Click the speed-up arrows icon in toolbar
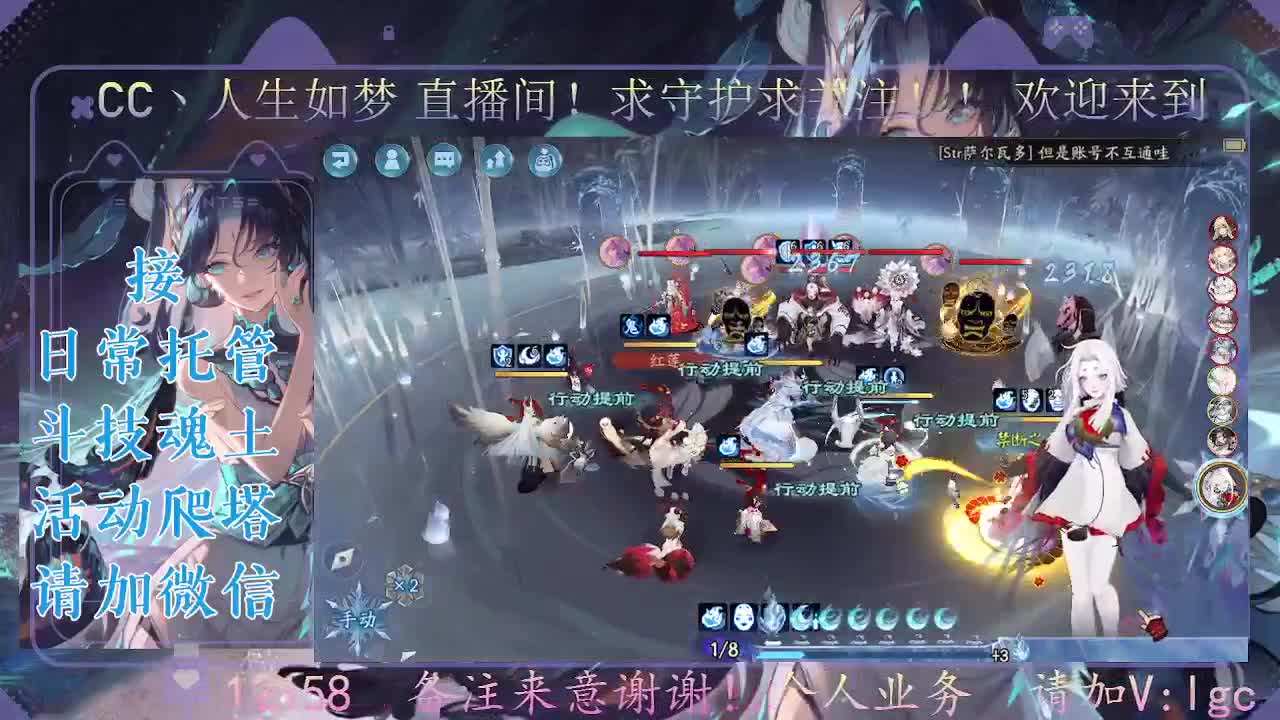 point(492,160)
